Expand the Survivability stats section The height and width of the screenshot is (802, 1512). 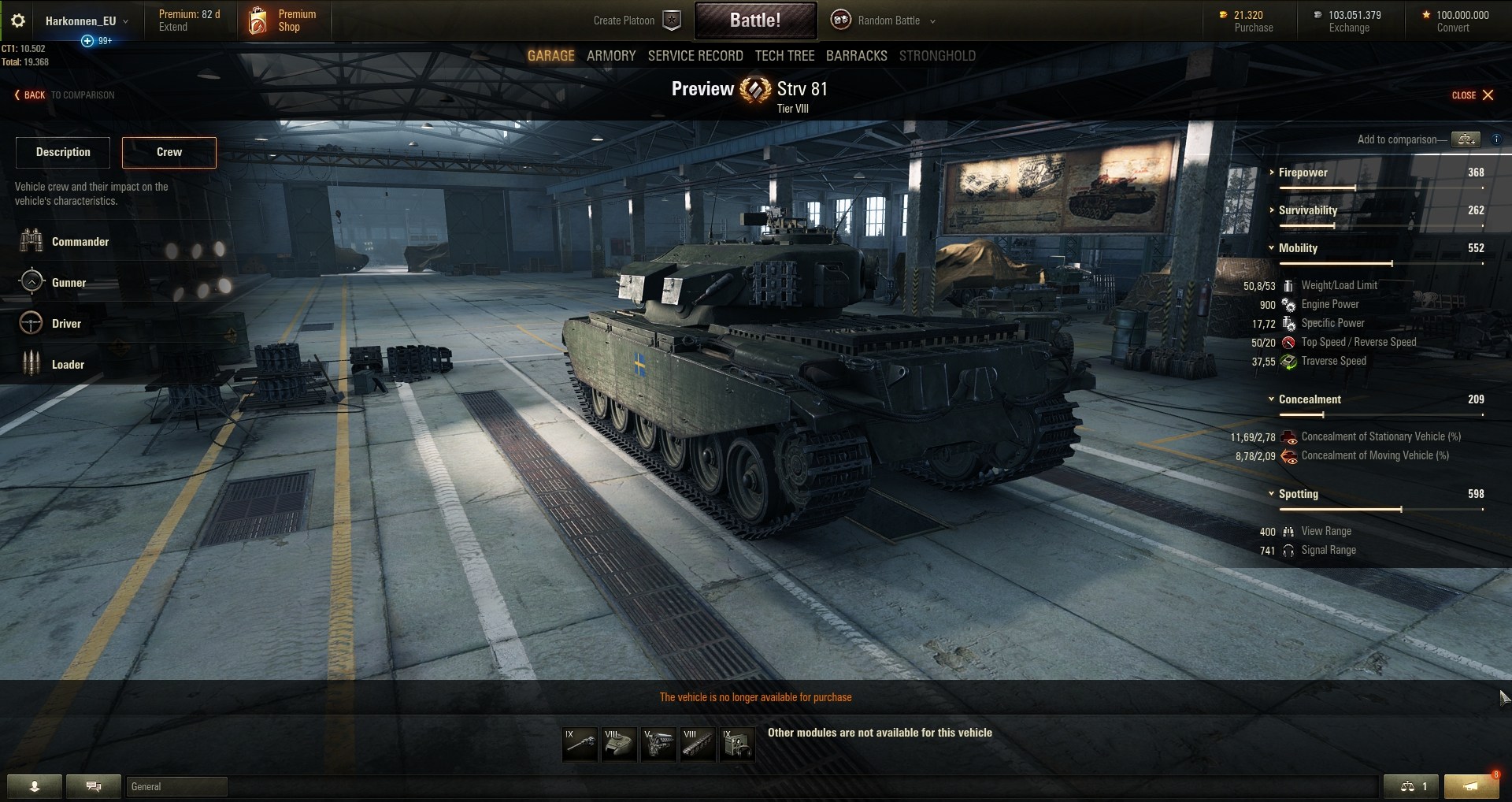pyautogui.click(x=1307, y=210)
